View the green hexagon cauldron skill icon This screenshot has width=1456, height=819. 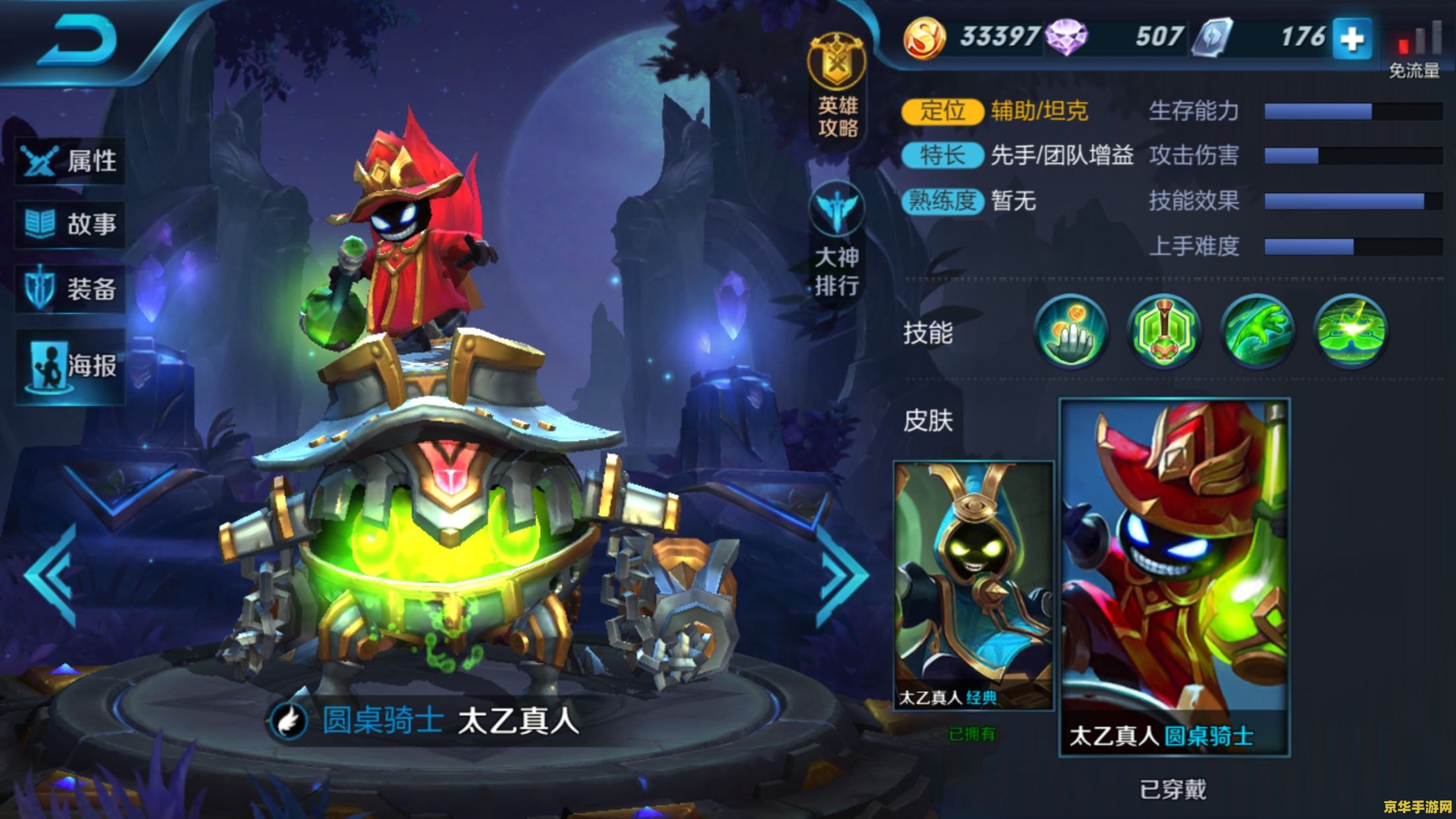[1165, 331]
